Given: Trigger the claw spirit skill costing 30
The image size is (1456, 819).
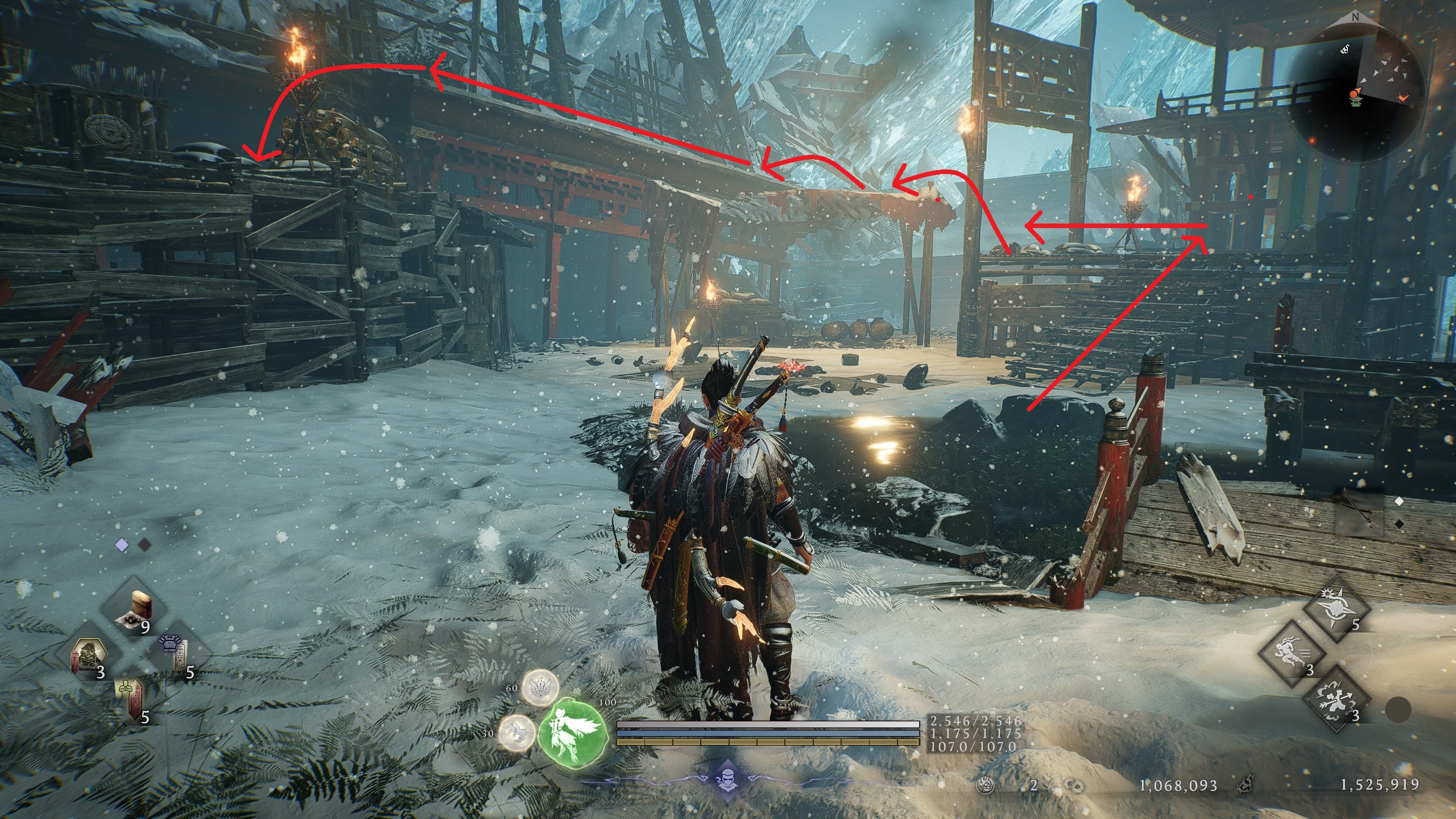Looking at the screenshot, I should [x=517, y=733].
